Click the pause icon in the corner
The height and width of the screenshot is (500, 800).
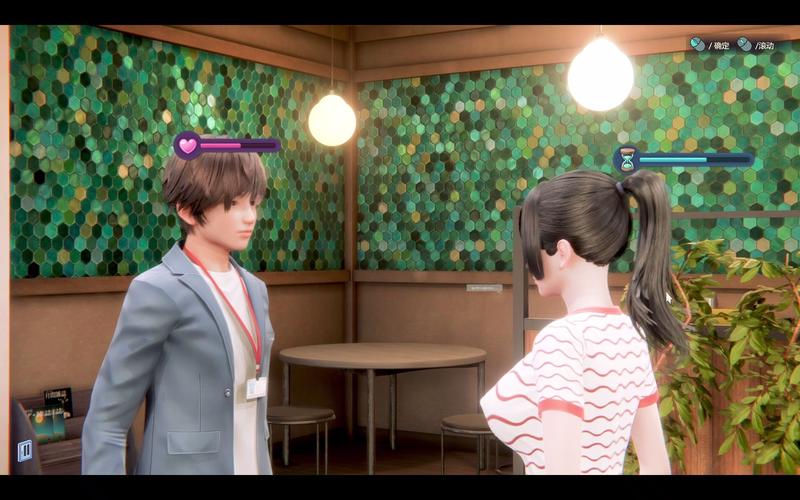point(24,450)
